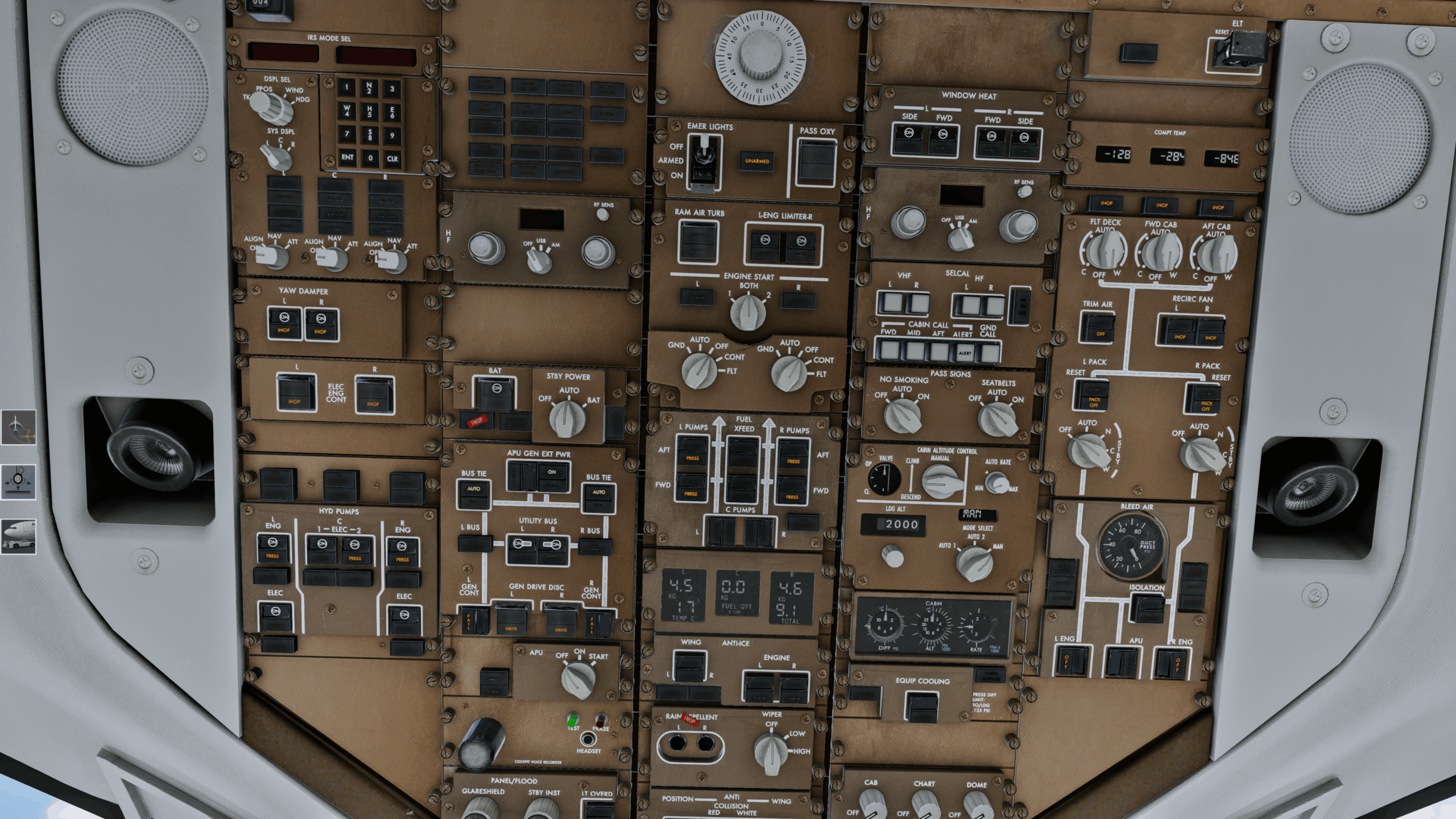This screenshot has width=1456, height=819.
Task: Click the landing gear wheel icon
Action: point(18,482)
